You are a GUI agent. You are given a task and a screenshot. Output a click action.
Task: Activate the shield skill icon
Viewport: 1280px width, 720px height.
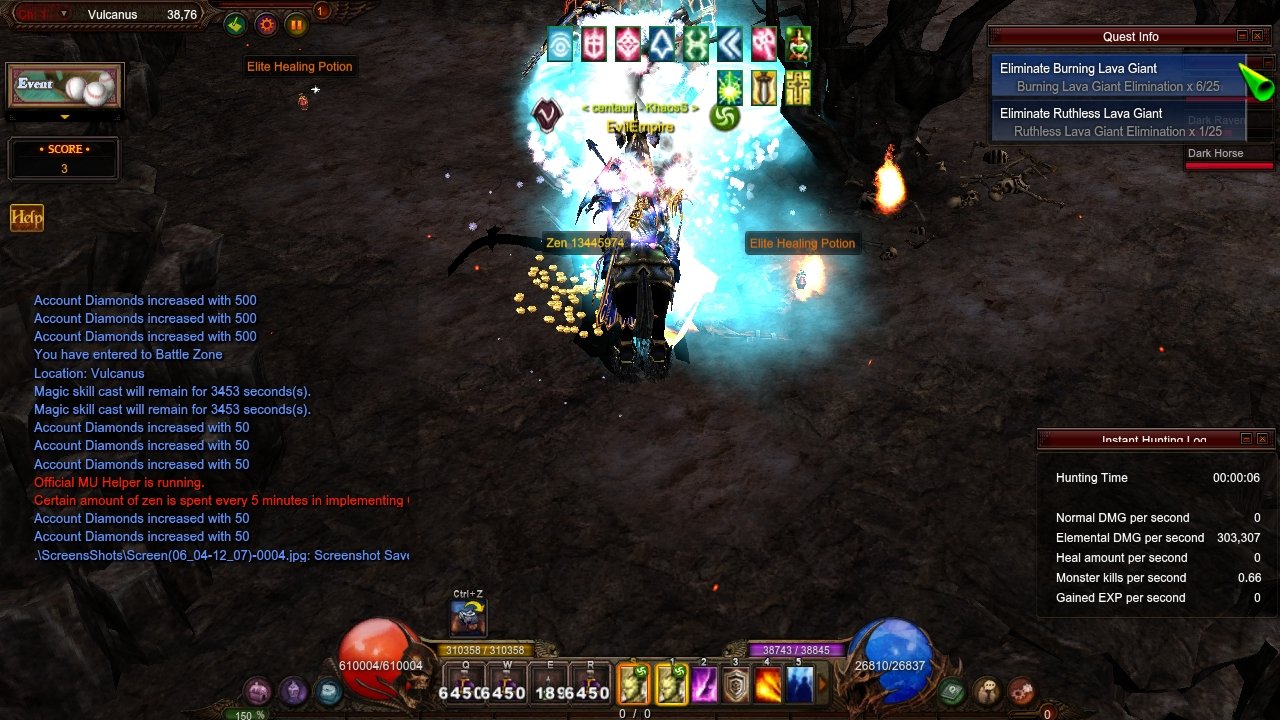pyautogui.click(x=736, y=685)
